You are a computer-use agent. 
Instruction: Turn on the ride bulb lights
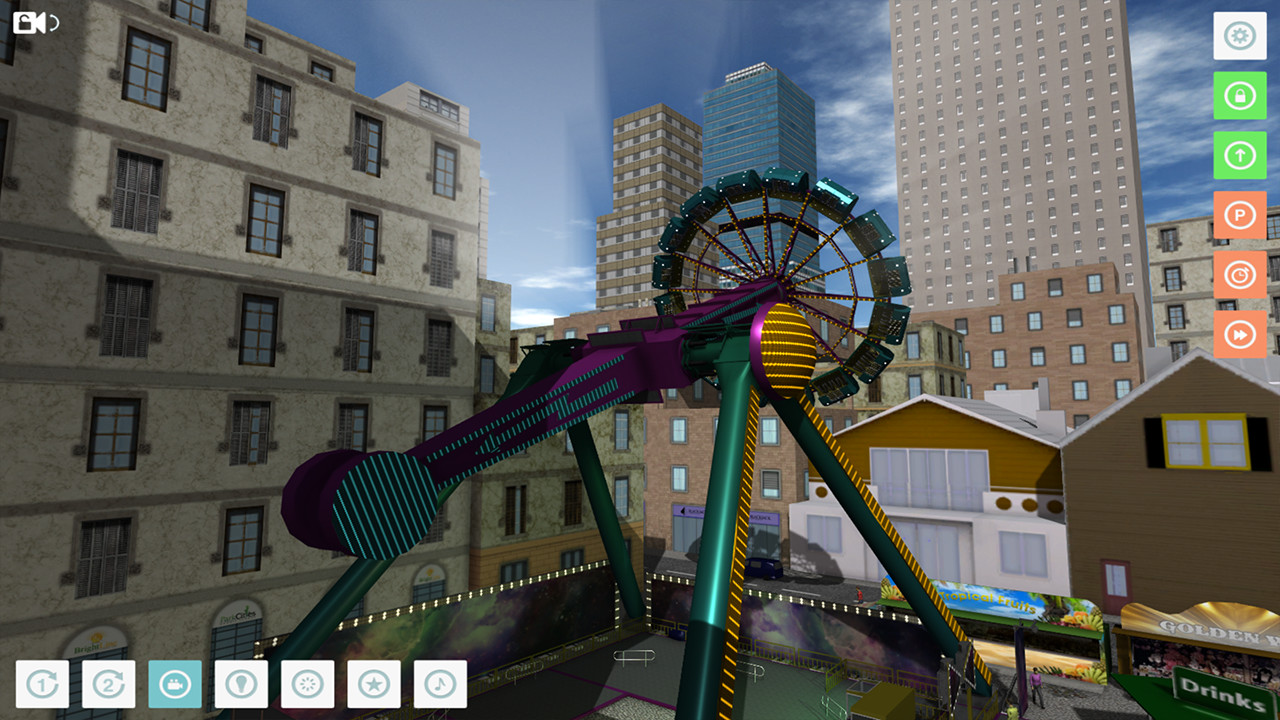[x=241, y=685]
